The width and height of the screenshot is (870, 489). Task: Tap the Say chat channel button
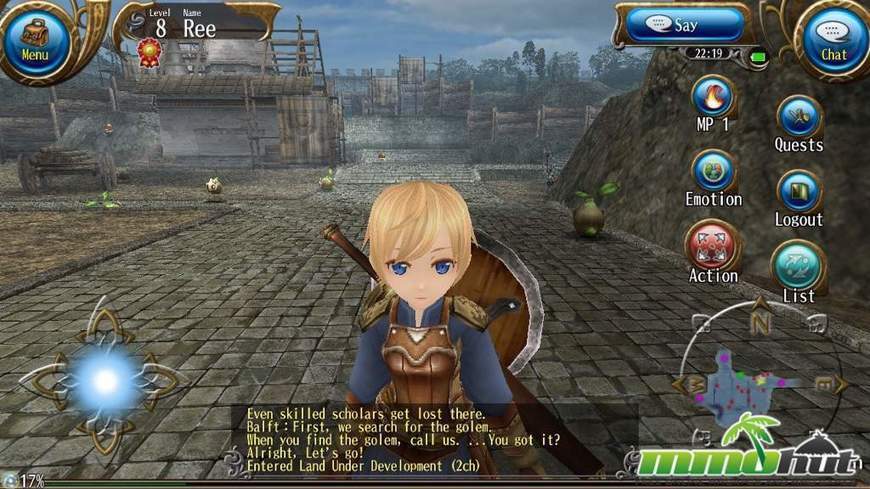[684, 24]
